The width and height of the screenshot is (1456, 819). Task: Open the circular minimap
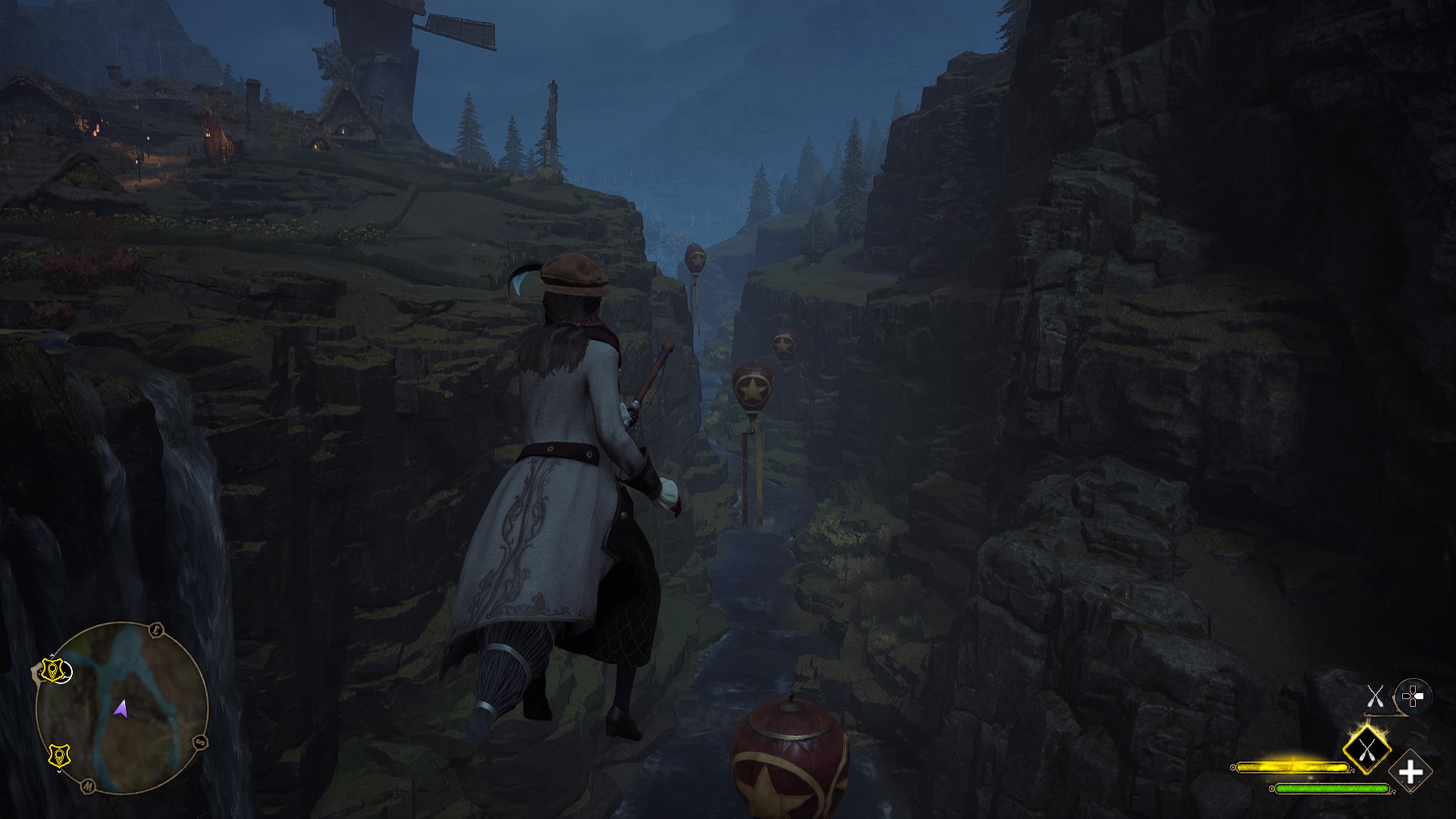click(x=121, y=708)
